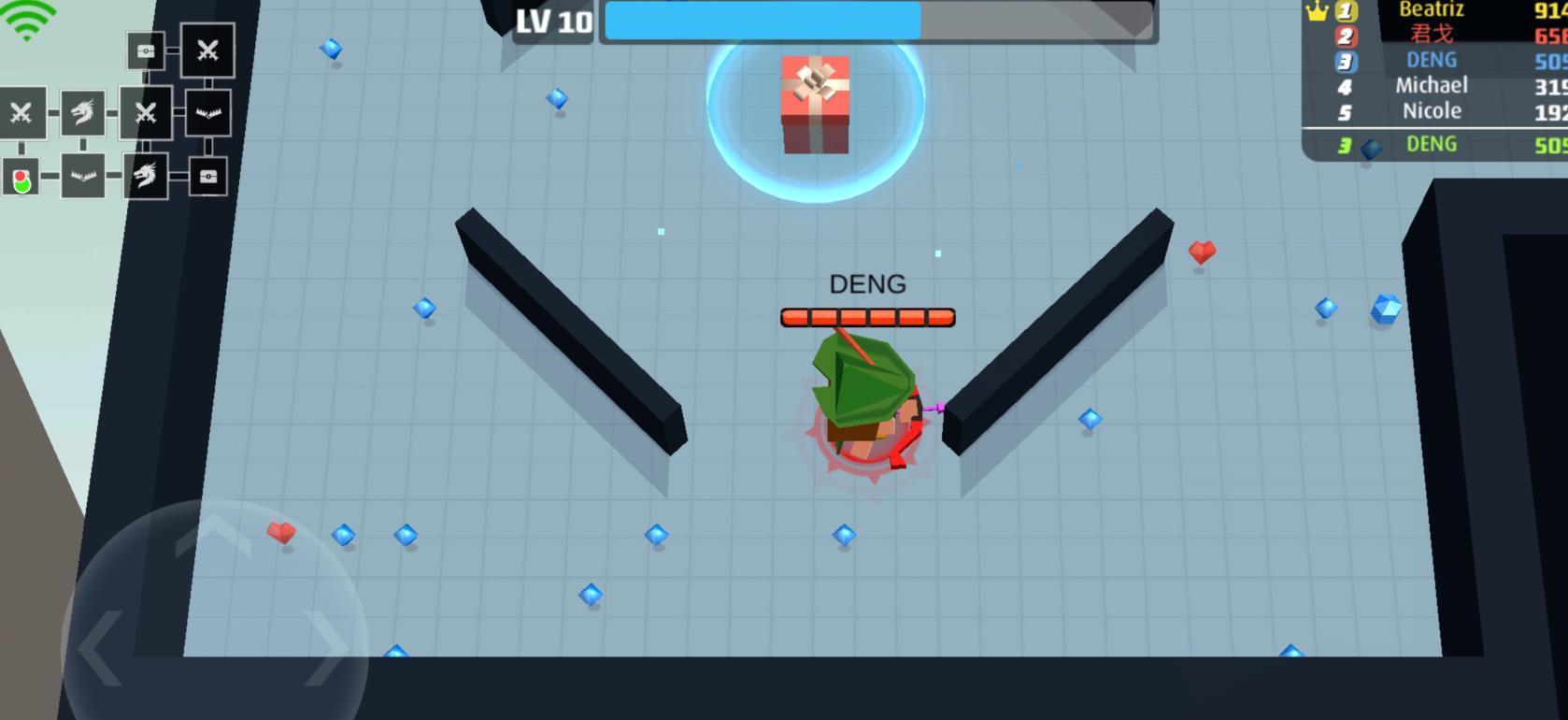Tap the green WiFi signal indicator
The image size is (1568, 720).
pyautogui.click(x=30, y=19)
